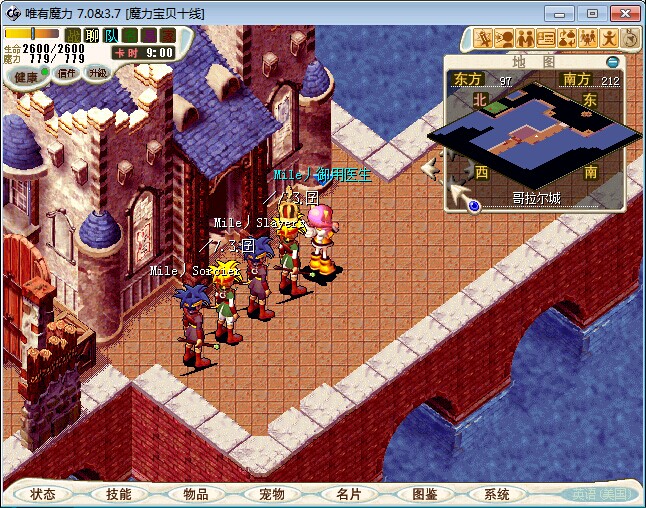The image size is (646, 508).
Task: Collapse the 地图 map panel with the blue button
Action: click(612, 62)
